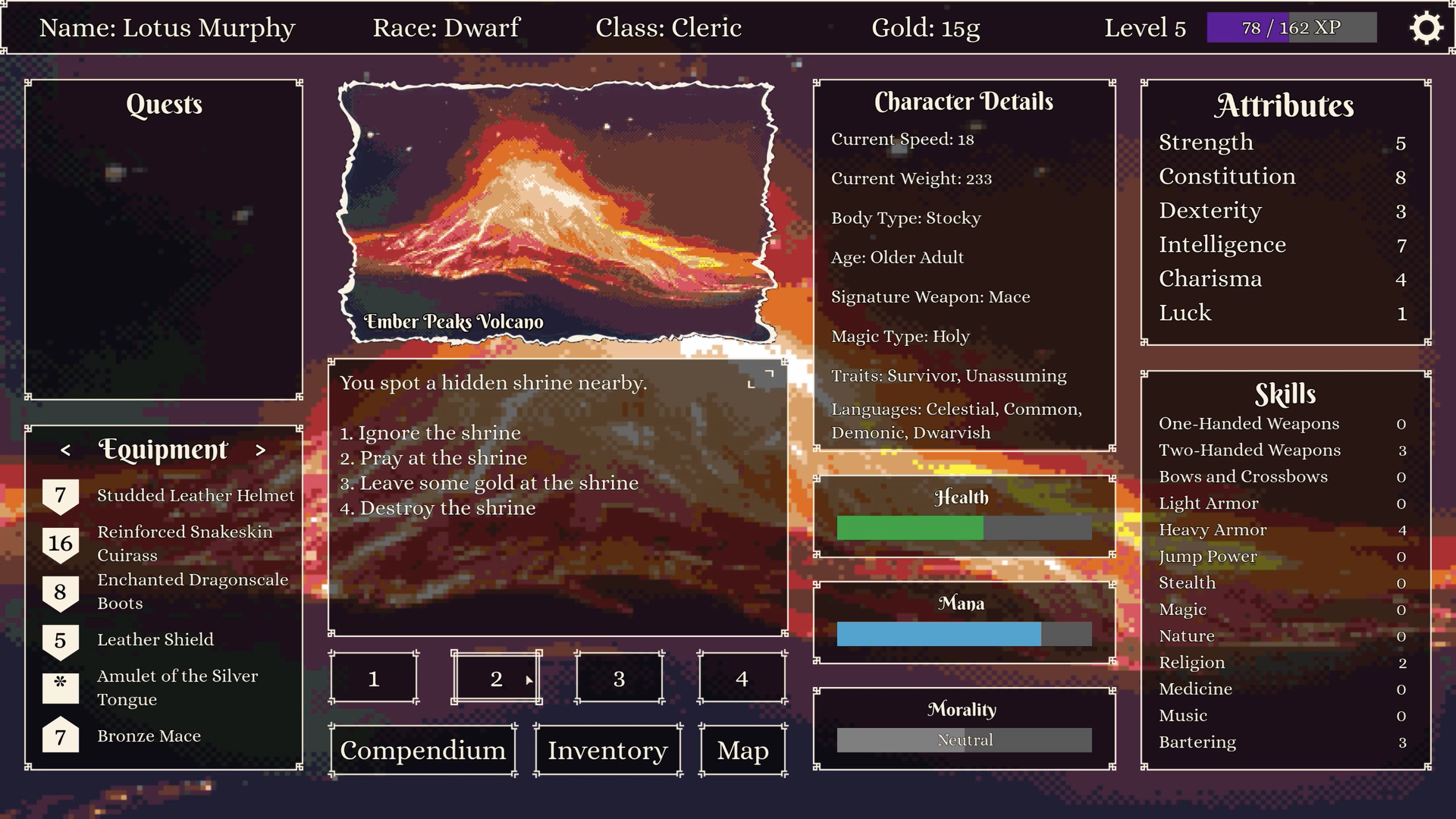
Task: Open the Map view
Action: click(x=742, y=750)
